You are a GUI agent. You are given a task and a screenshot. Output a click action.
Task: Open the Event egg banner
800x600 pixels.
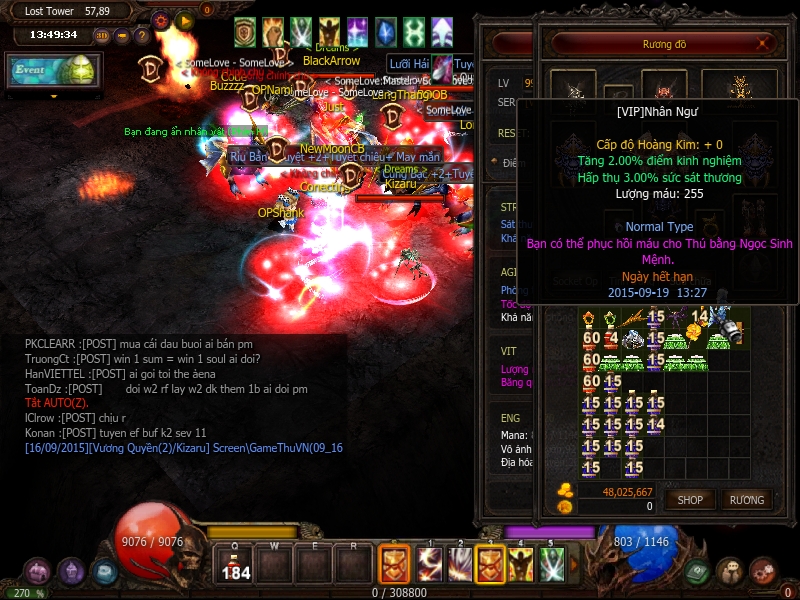coord(53,72)
